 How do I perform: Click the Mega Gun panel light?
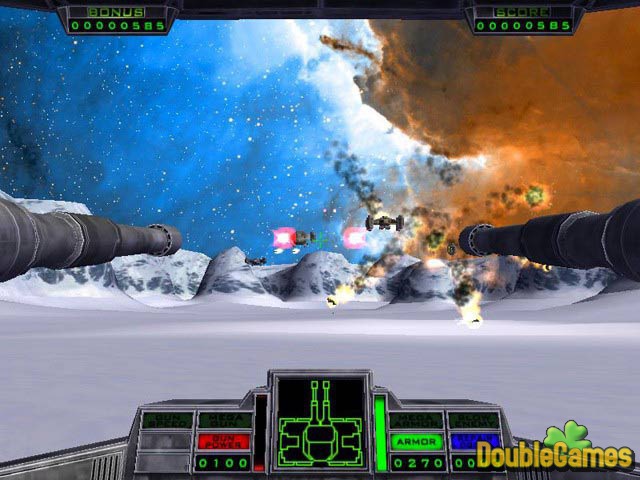tap(221, 420)
